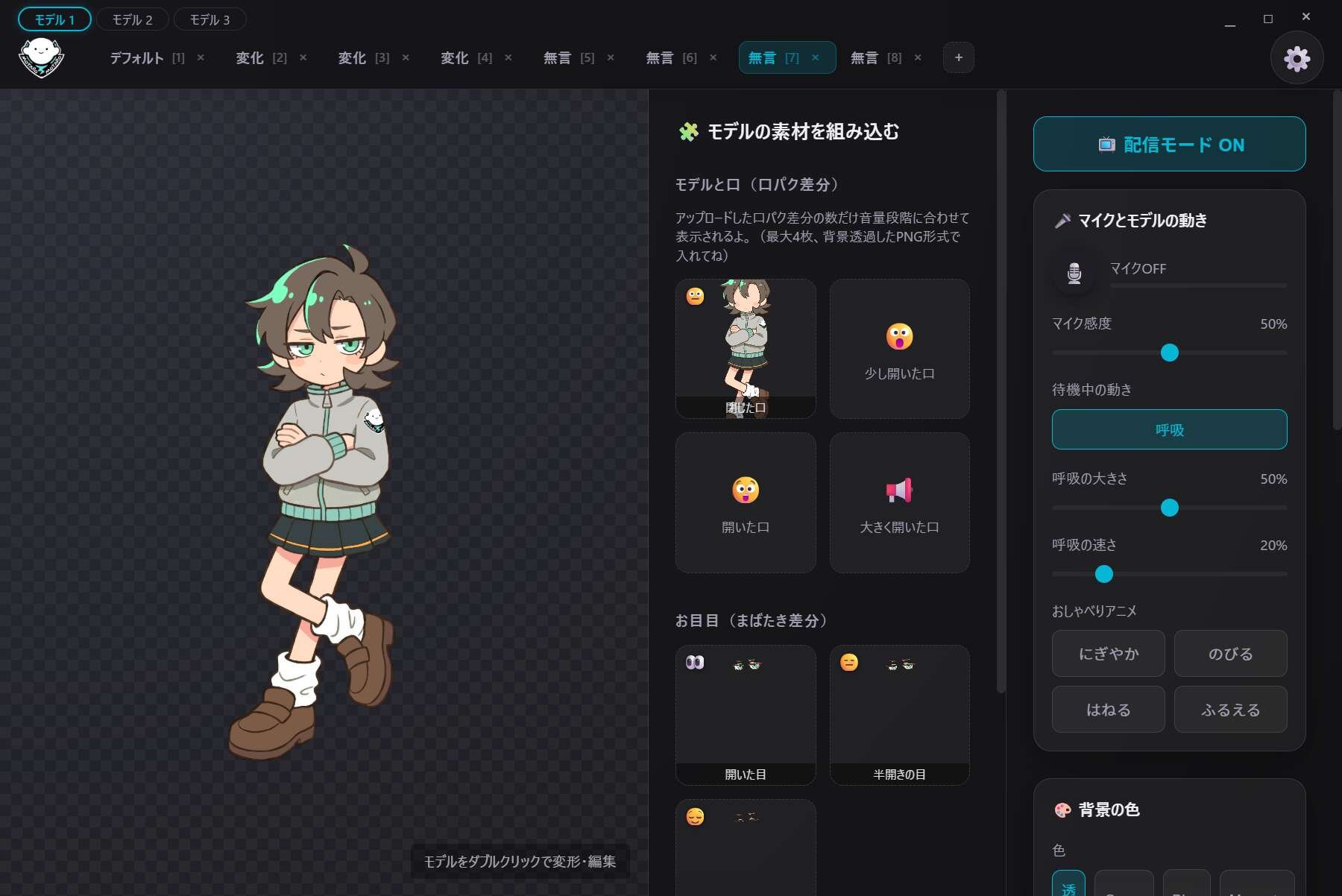Pick the はねる talk animation

tap(1108, 710)
